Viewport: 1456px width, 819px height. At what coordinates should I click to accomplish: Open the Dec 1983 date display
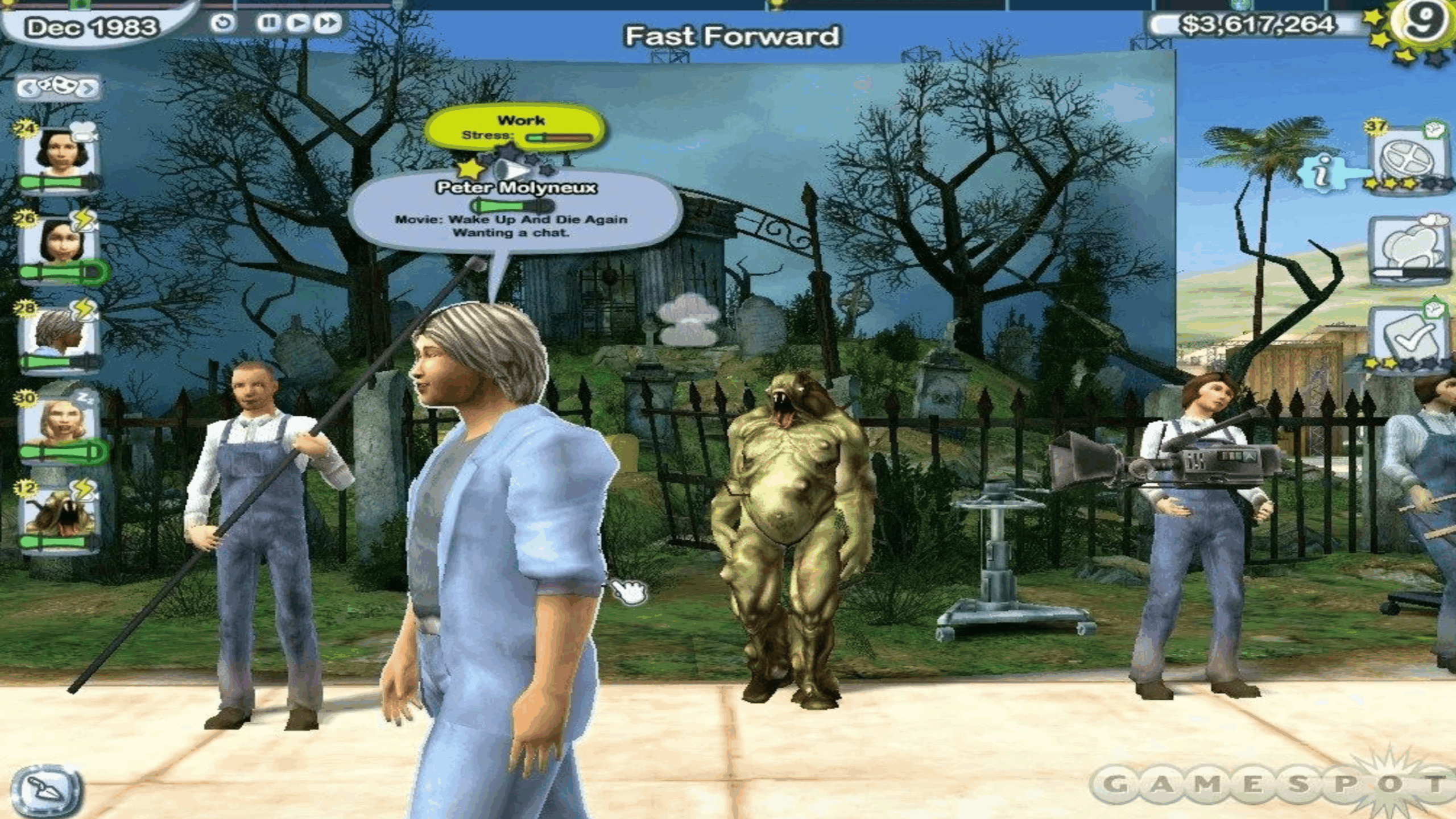(x=91, y=27)
